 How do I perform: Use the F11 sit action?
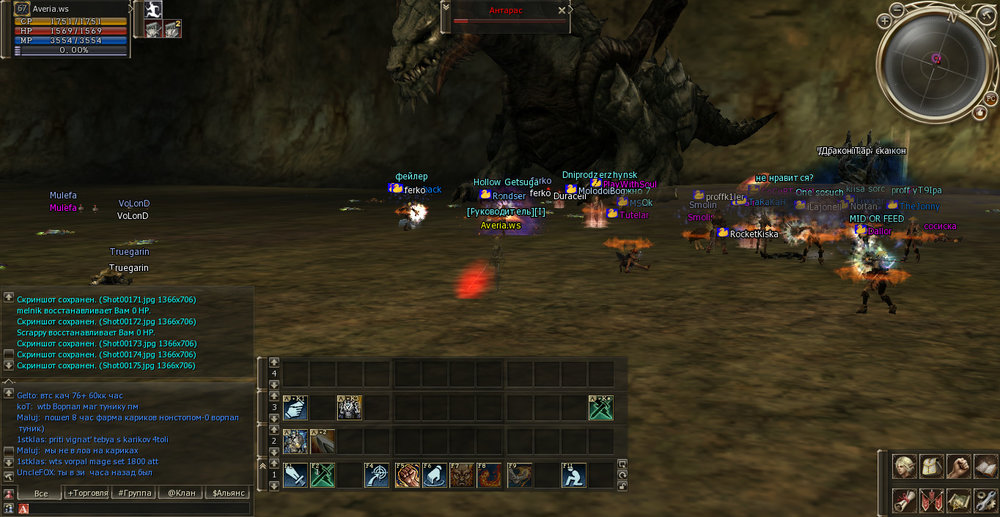(574, 475)
